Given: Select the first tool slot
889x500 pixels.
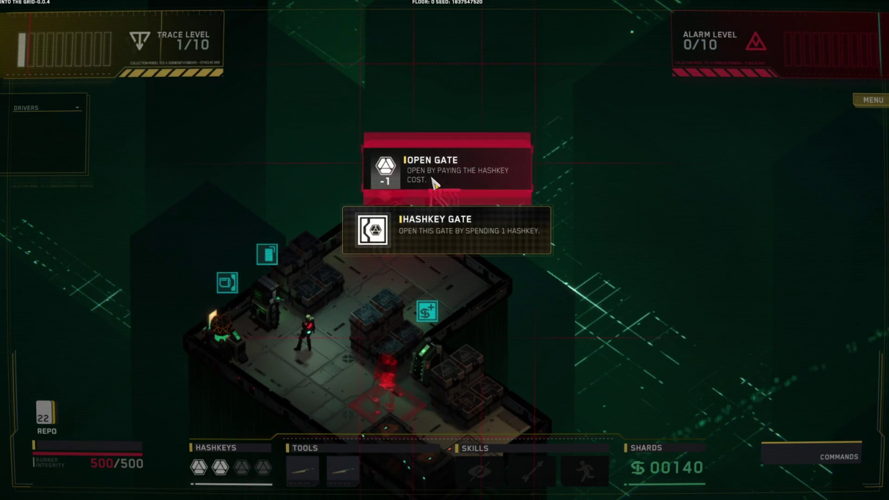Looking at the screenshot, I should pos(303,468).
